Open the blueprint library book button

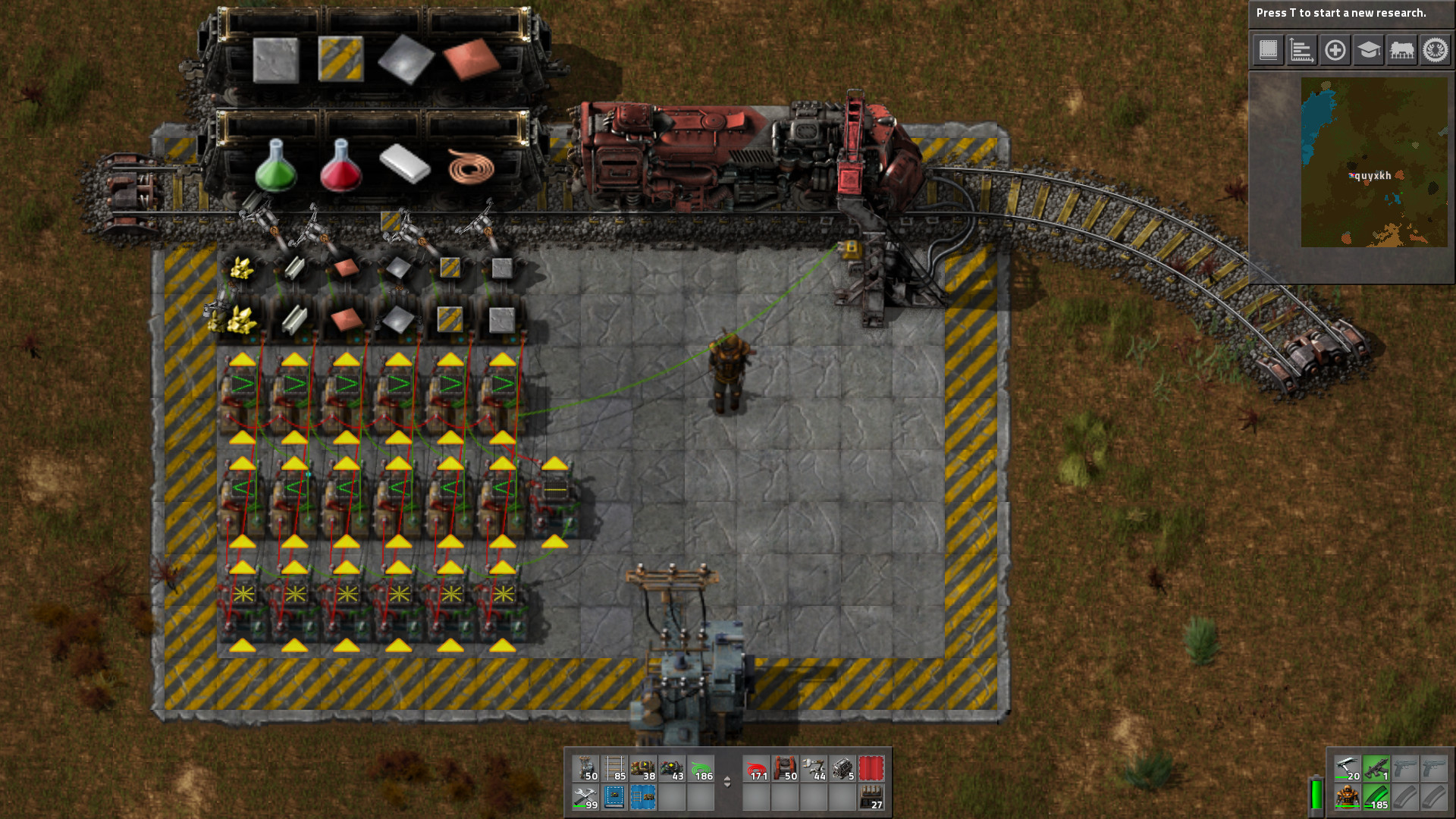[x=1268, y=50]
